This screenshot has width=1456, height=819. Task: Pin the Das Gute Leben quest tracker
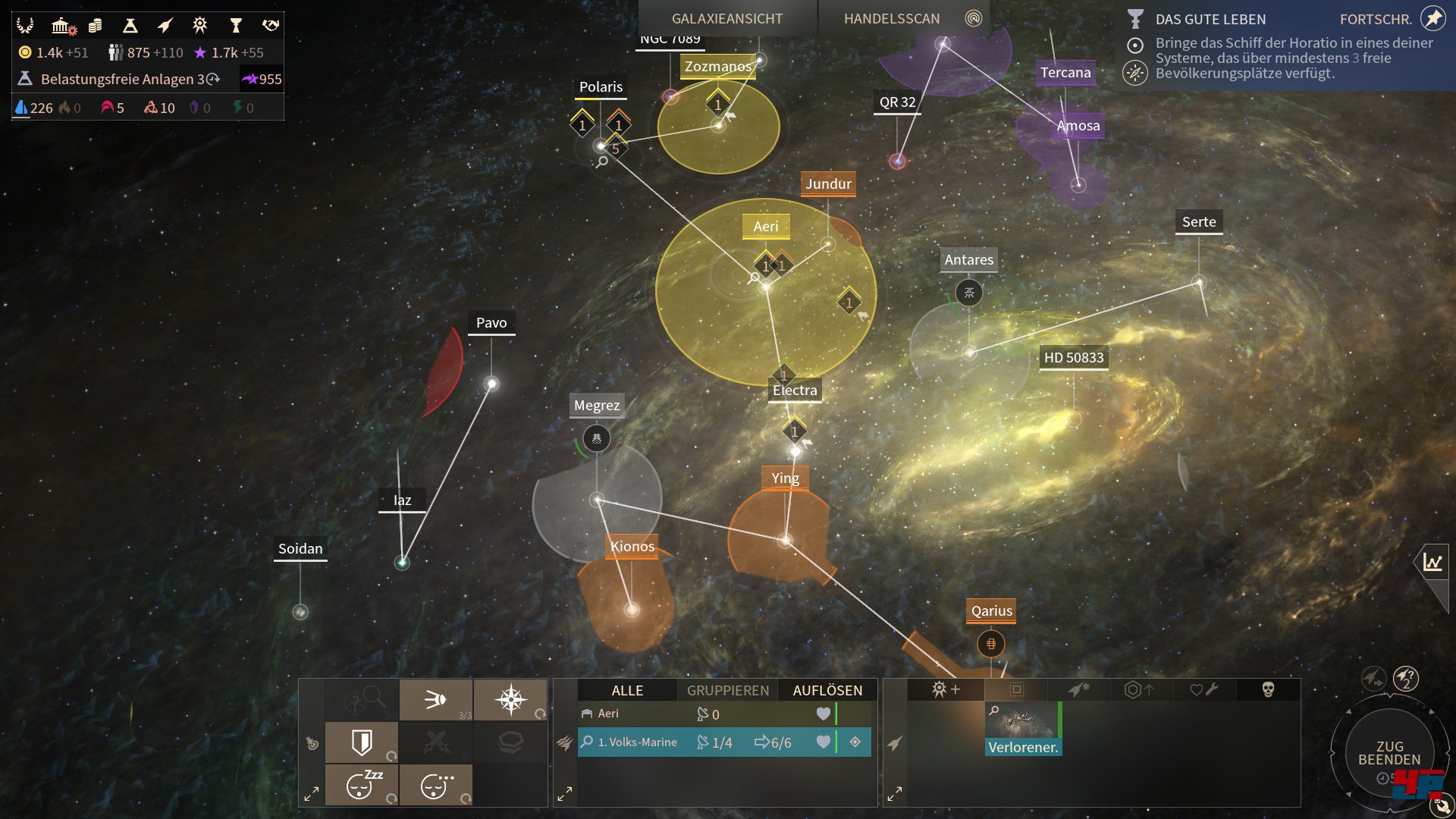1432,18
